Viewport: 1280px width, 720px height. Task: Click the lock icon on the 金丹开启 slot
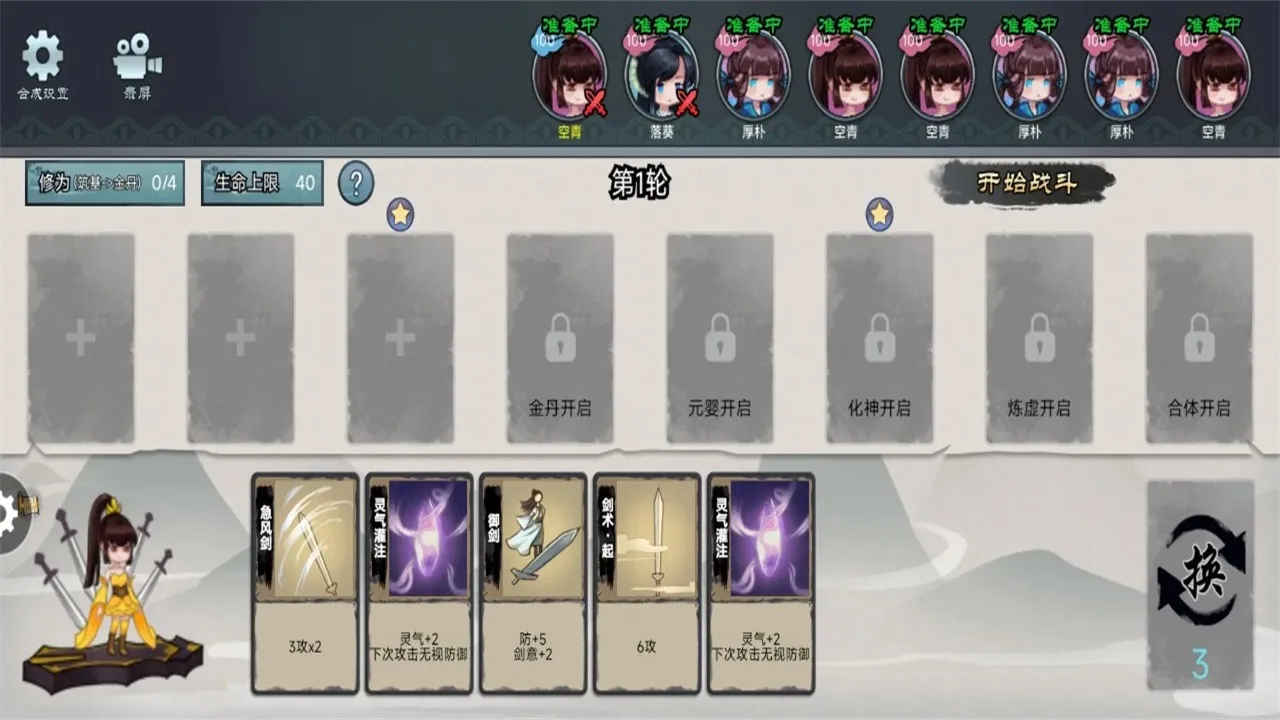click(559, 340)
